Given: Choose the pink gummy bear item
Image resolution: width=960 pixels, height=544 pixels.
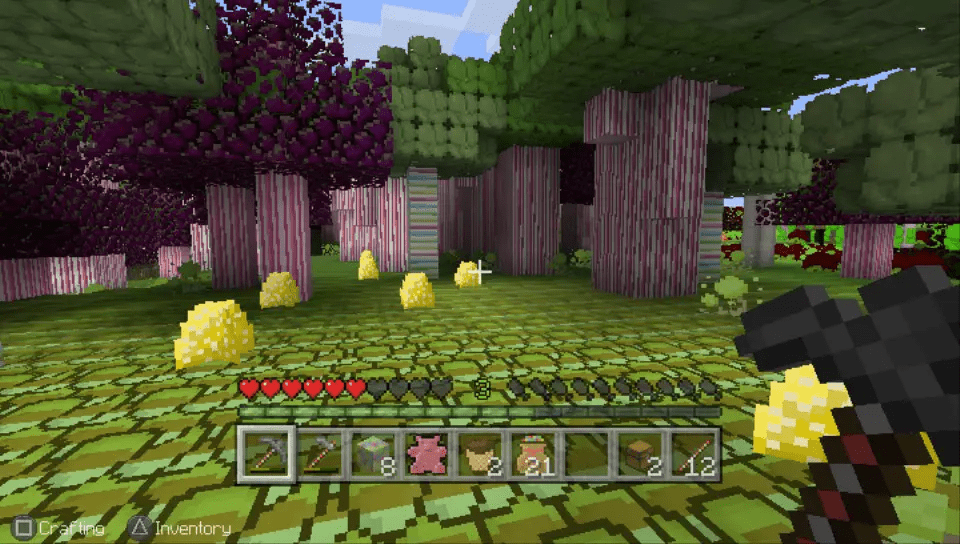Looking at the screenshot, I should (x=428, y=453).
